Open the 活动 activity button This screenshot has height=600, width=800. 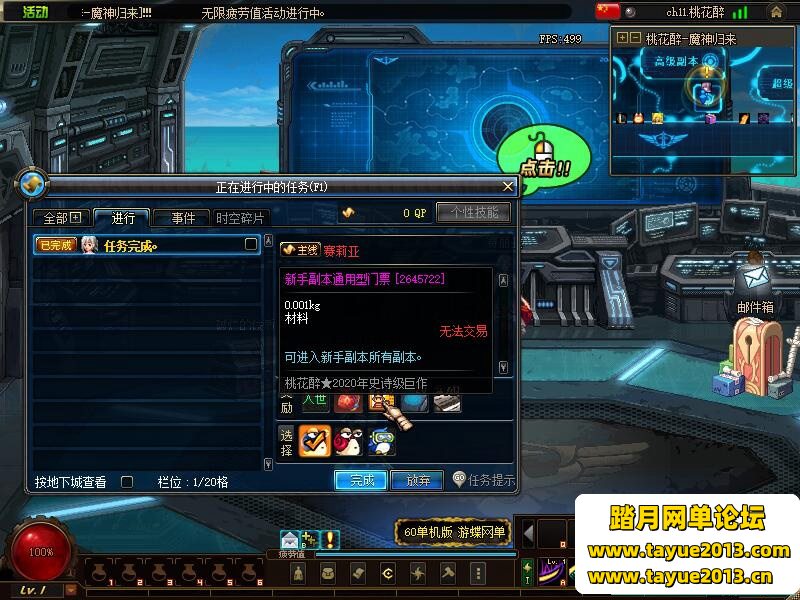[35, 12]
